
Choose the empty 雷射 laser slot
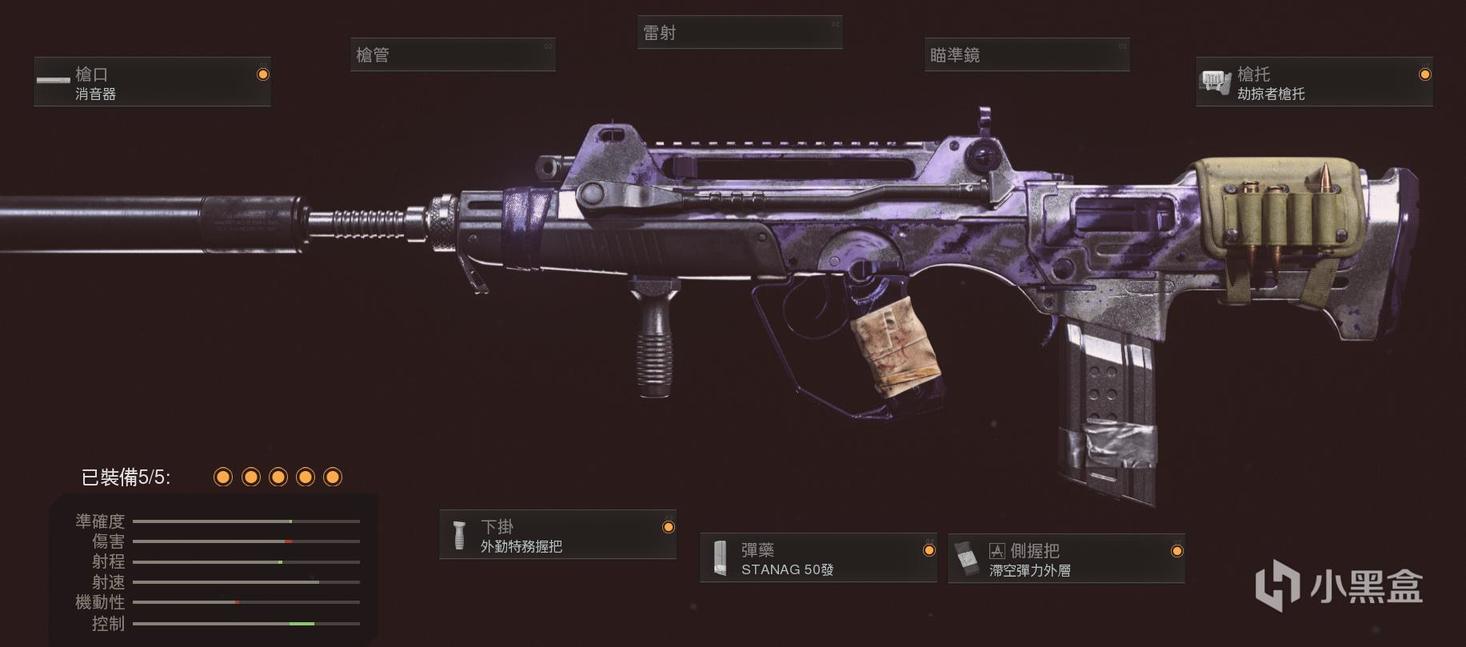coord(739,33)
